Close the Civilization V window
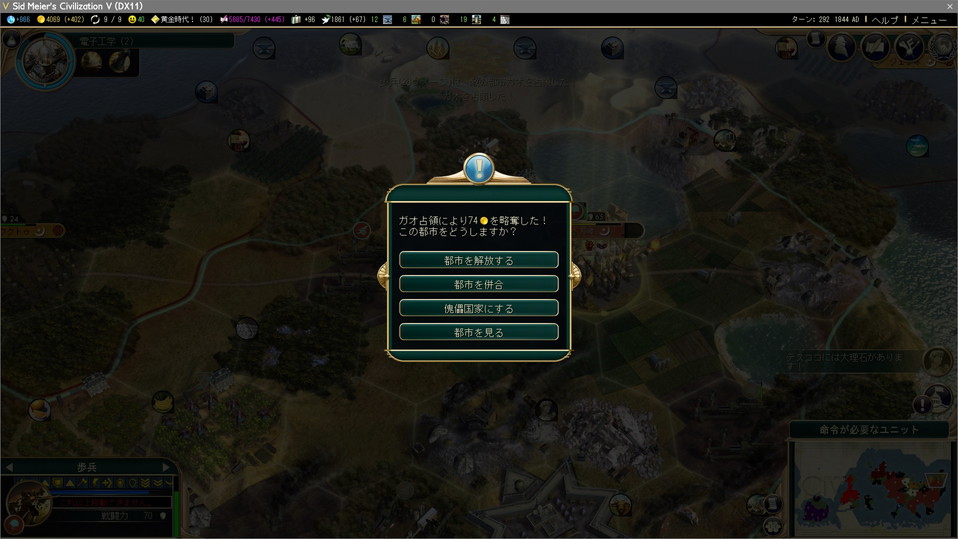This screenshot has width=958, height=539. coord(949,6)
